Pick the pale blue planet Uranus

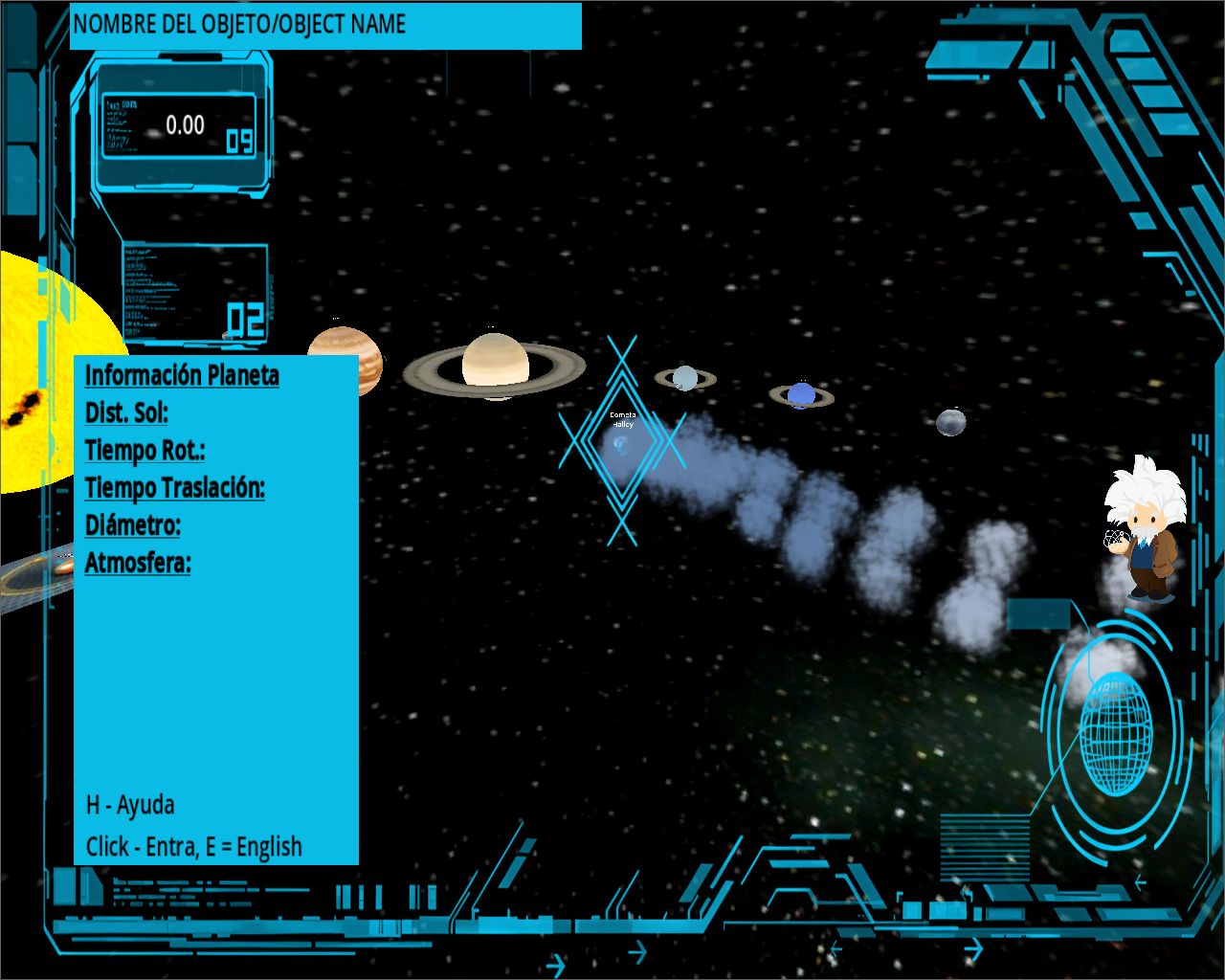[x=684, y=379]
